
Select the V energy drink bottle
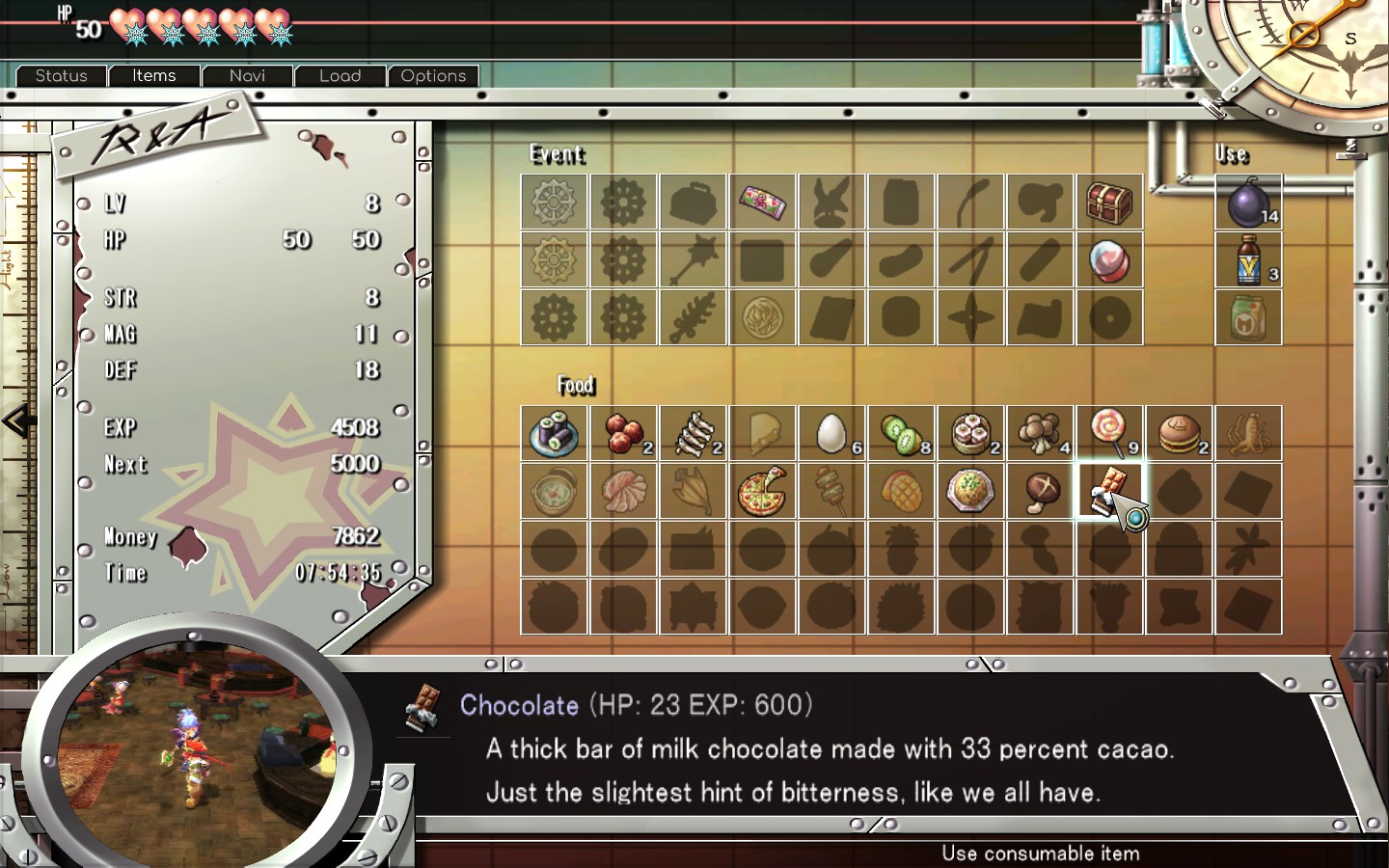click(x=1248, y=259)
